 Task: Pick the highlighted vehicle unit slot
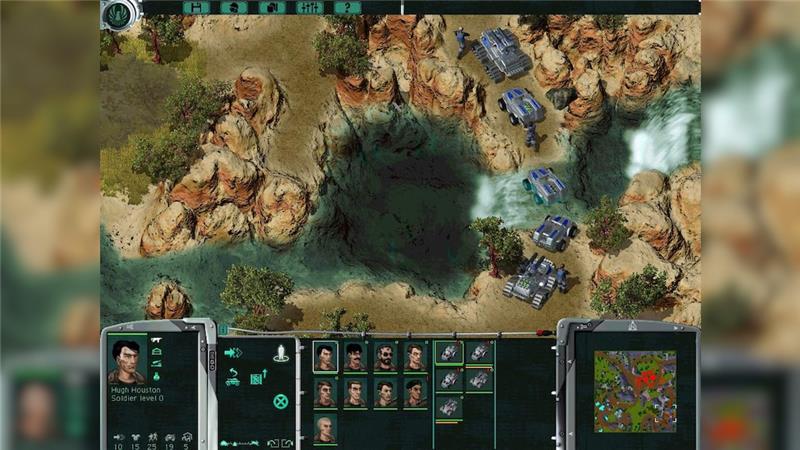(x=449, y=352)
